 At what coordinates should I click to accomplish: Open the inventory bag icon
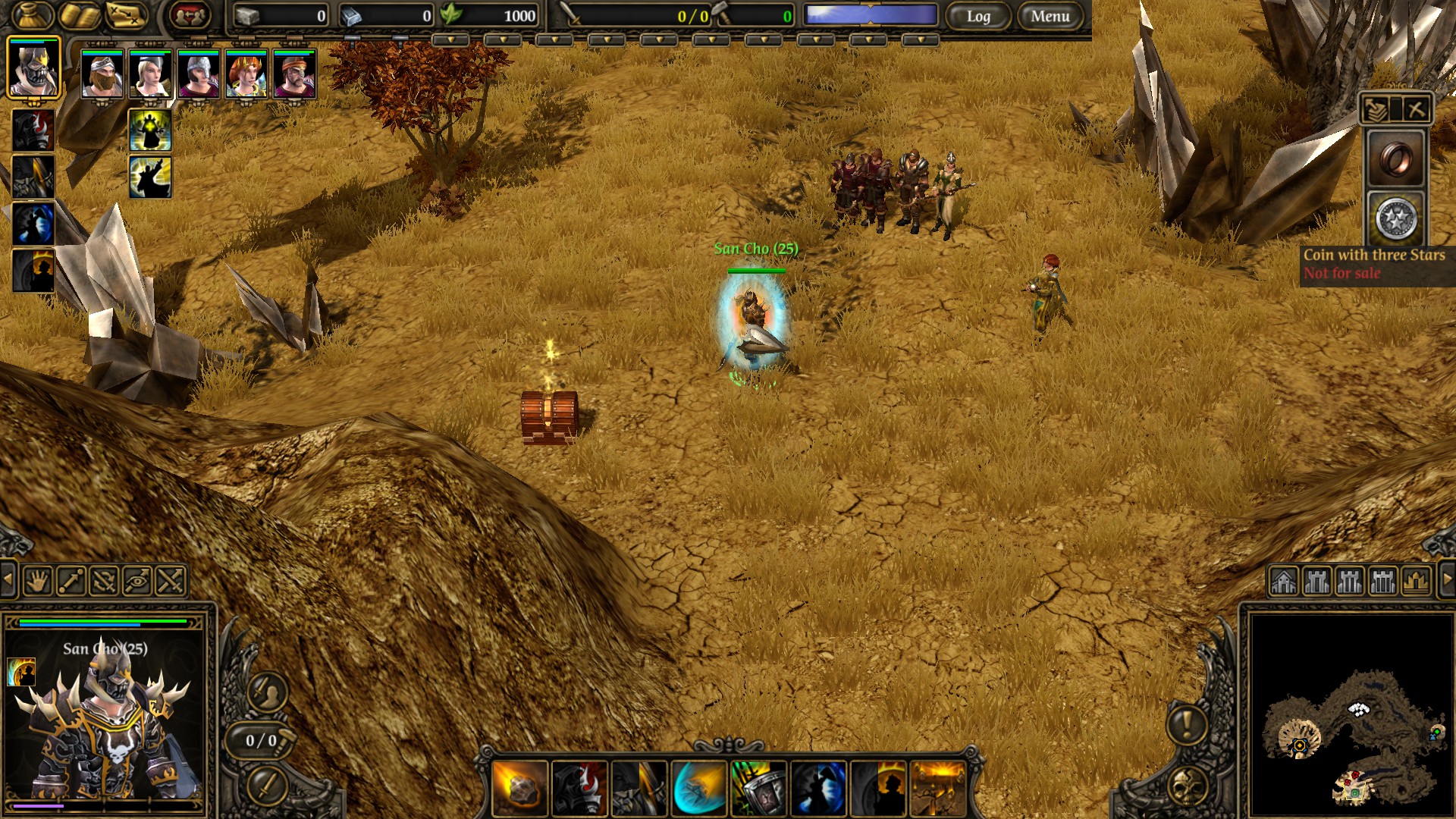(33, 14)
